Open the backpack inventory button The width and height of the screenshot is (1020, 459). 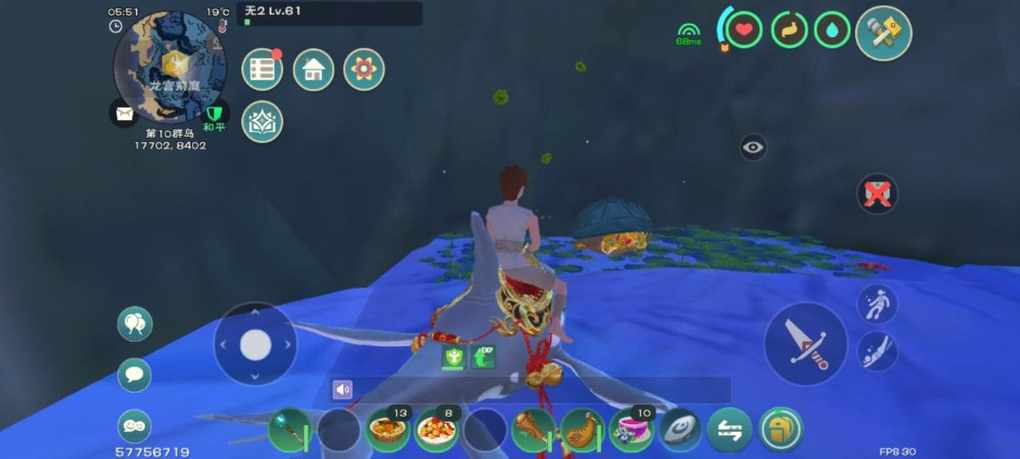pyautogui.click(x=778, y=431)
